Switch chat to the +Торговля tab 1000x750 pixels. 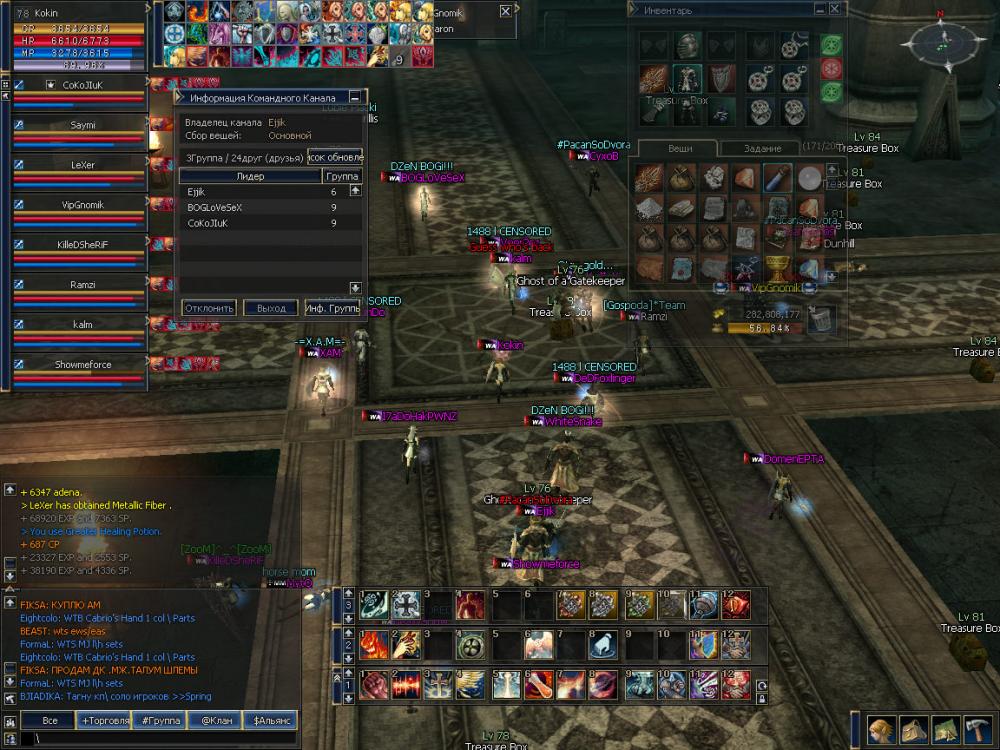tap(111, 720)
